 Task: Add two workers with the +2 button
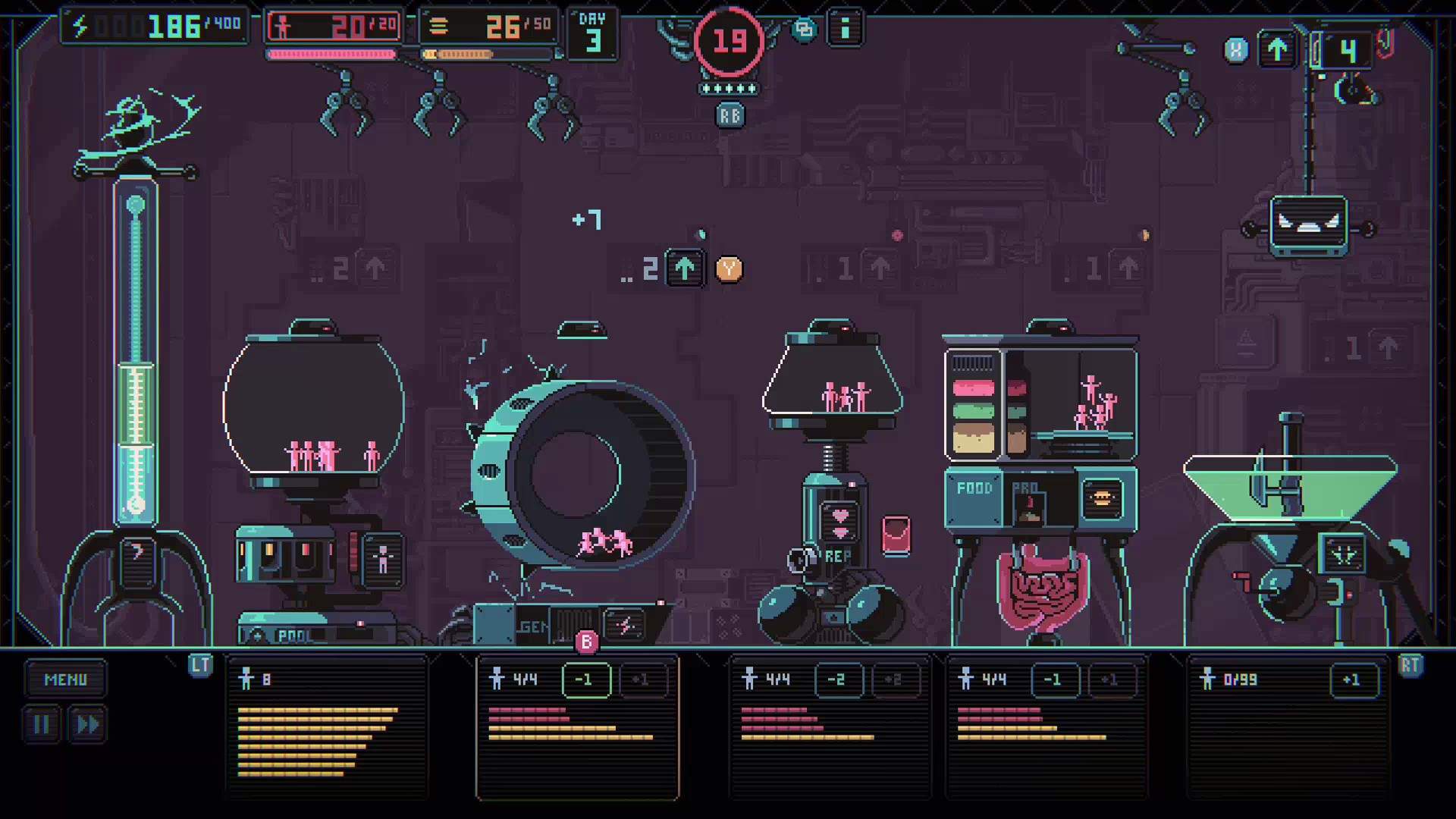point(894,680)
